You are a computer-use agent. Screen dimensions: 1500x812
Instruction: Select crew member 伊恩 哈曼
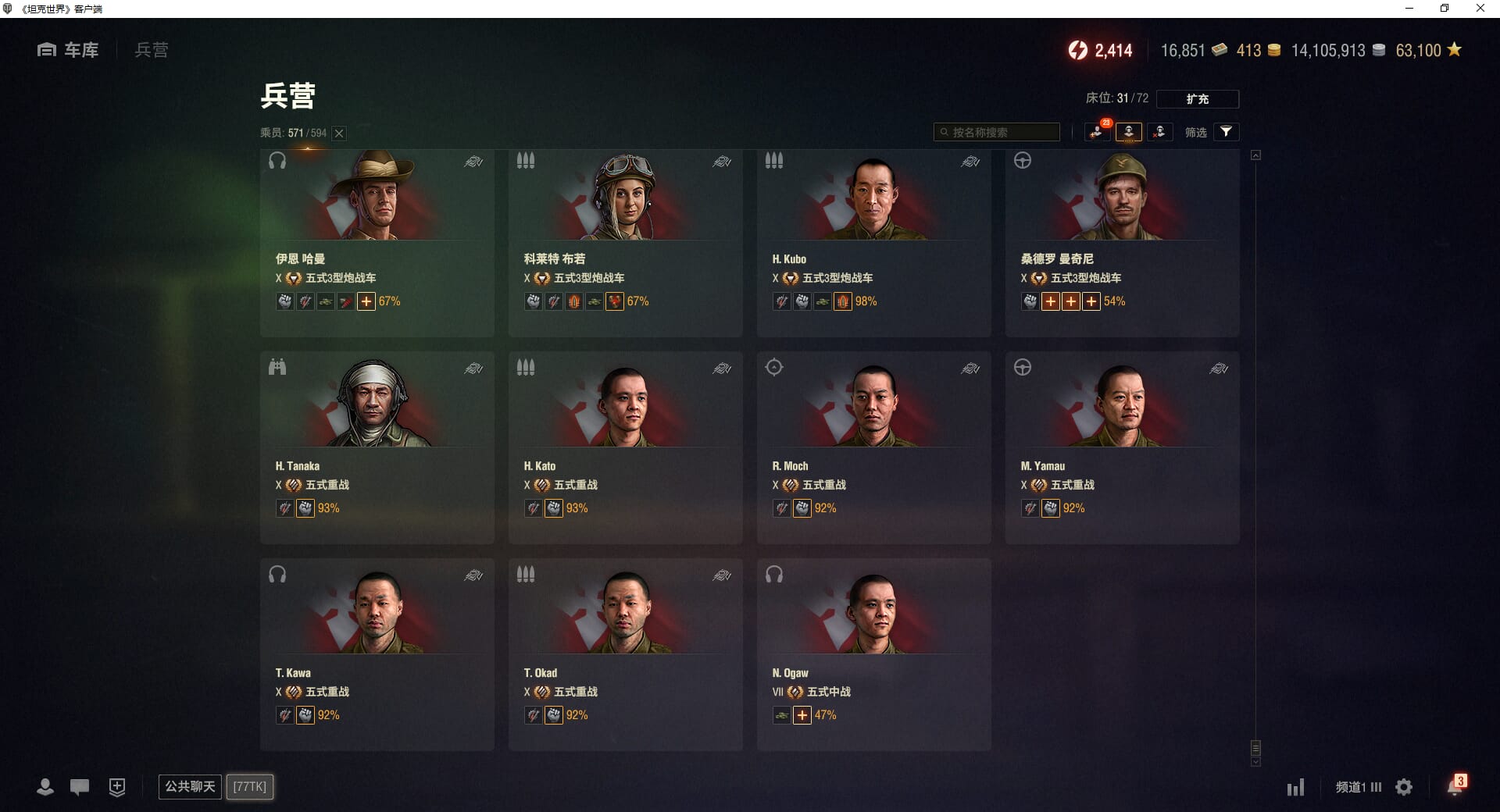click(377, 242)
